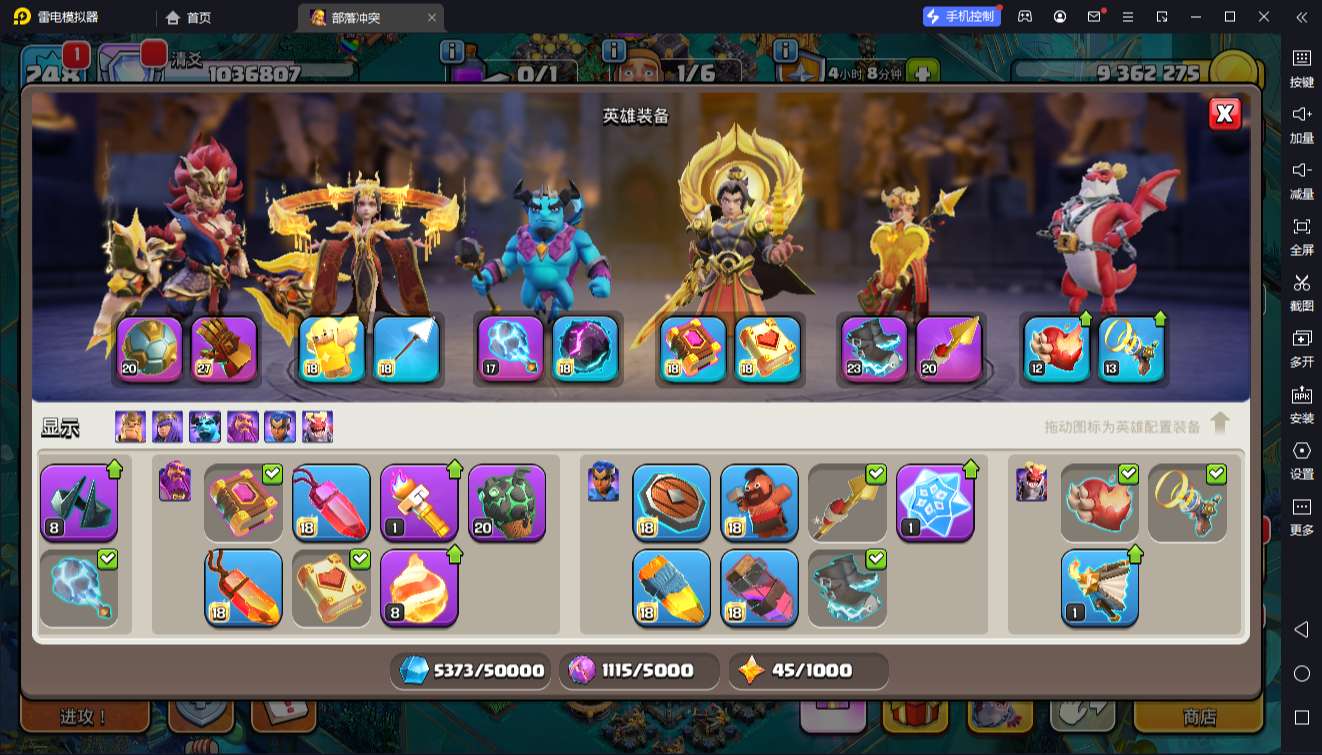Select the level 27 gauntlet equipped slot
1322x755 pixels.
pyautogui.click(x=224, y=349)
